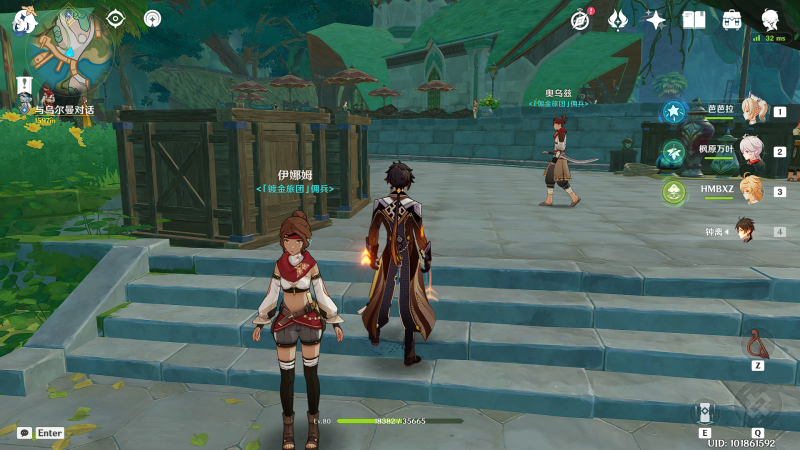Open the chat speech bubble icon
Image resolution: width=800 pixels, height=450 pixels.
24,433
